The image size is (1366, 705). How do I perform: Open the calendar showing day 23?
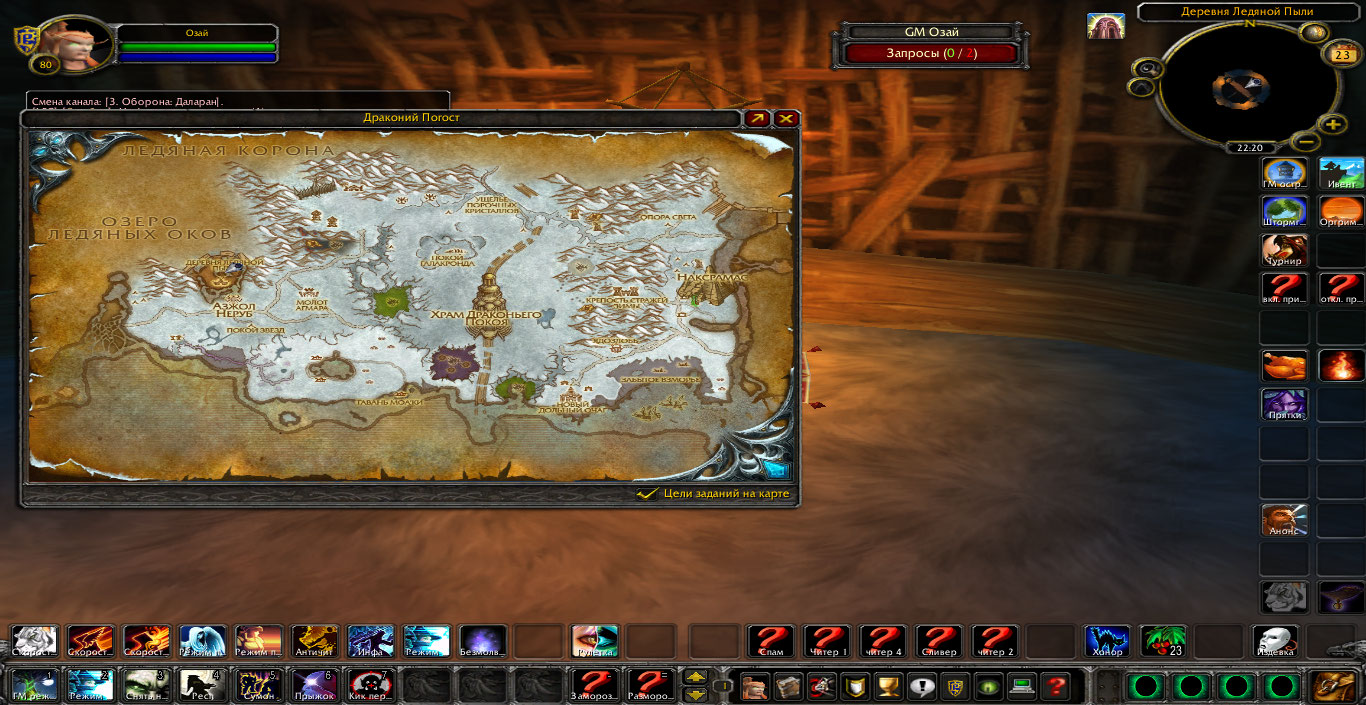click(1338, 55)
